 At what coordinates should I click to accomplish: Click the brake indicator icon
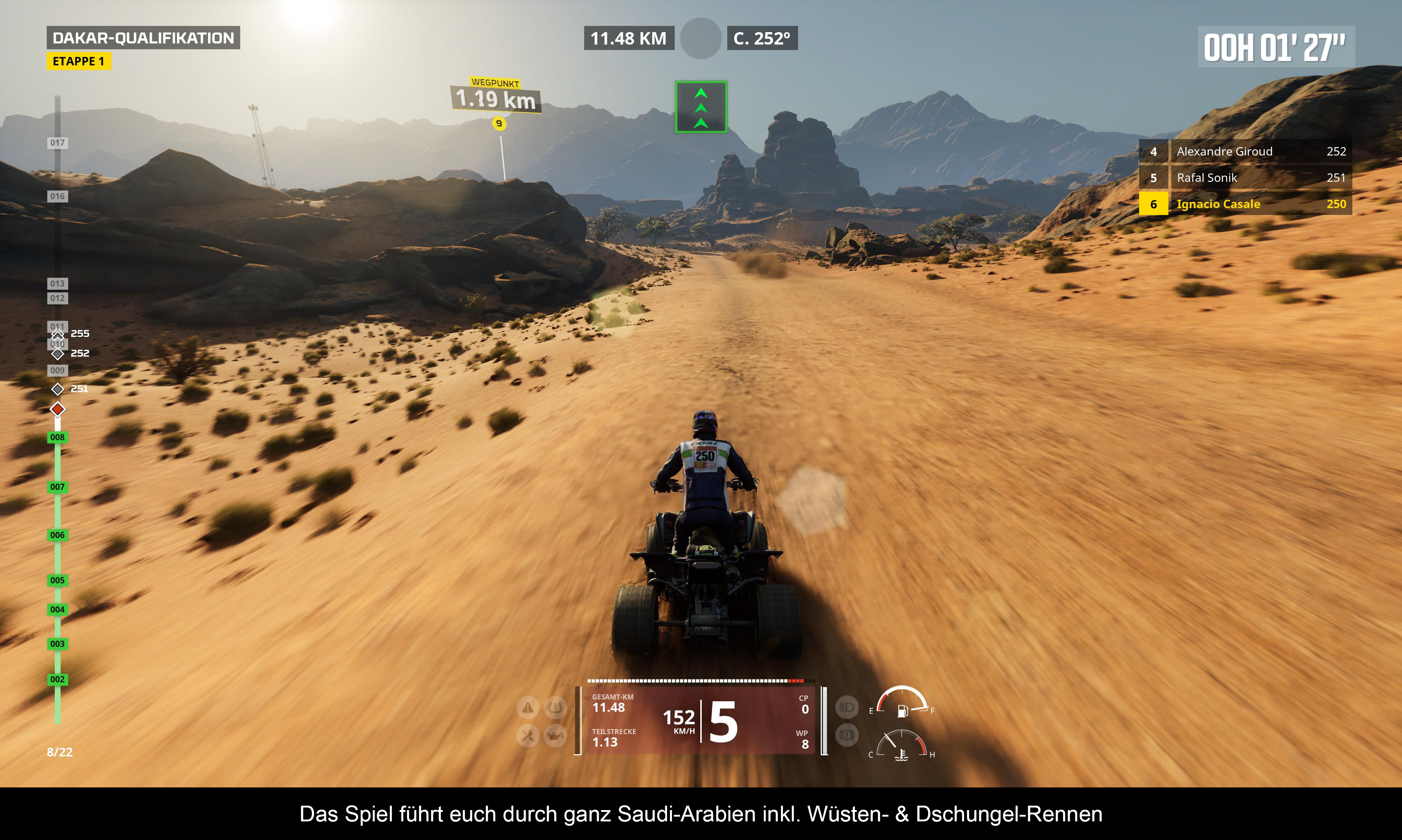[x=847, y=735]
